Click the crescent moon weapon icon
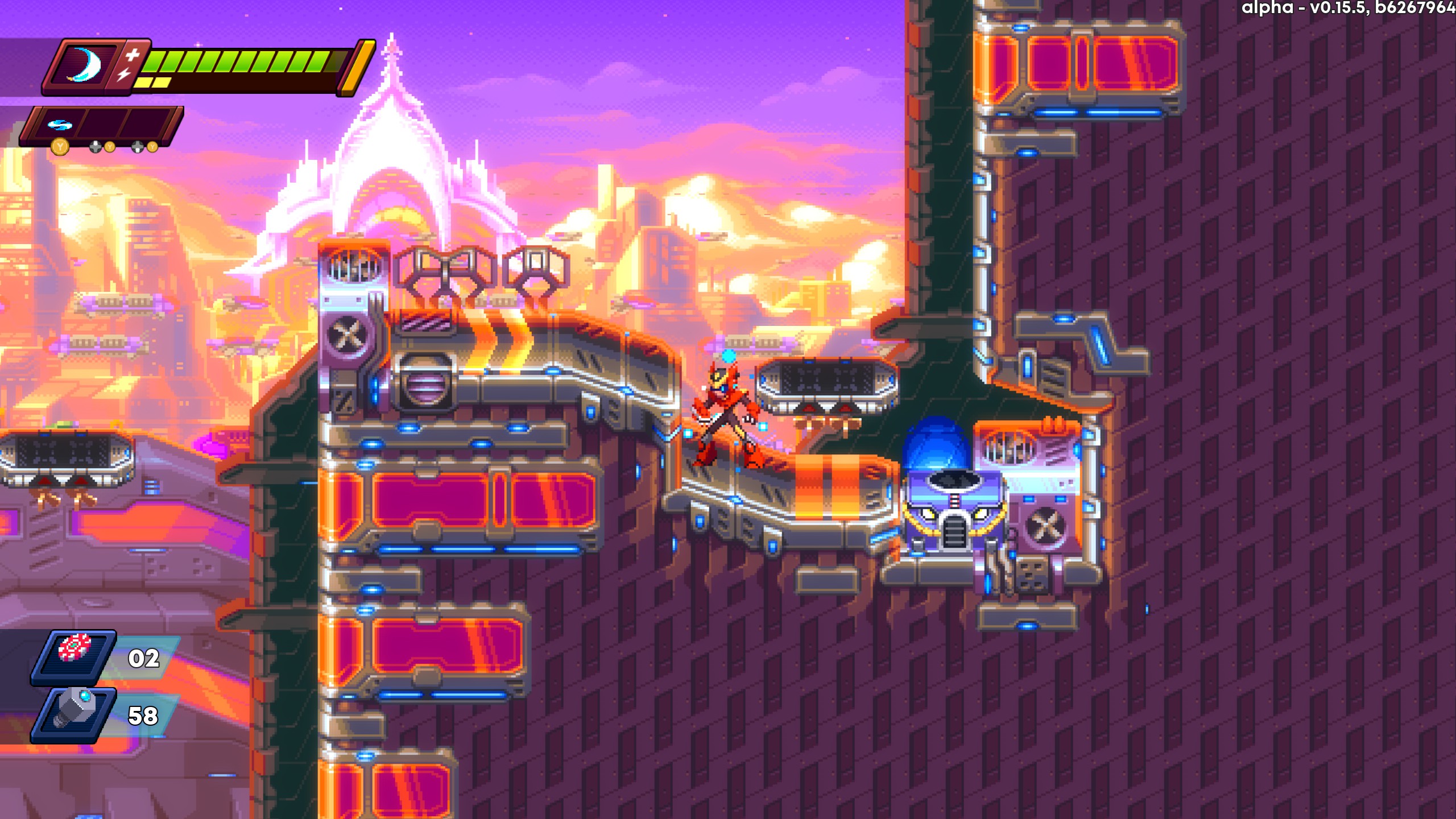The width and height of the screenshot is (1456, 819). 84,66
